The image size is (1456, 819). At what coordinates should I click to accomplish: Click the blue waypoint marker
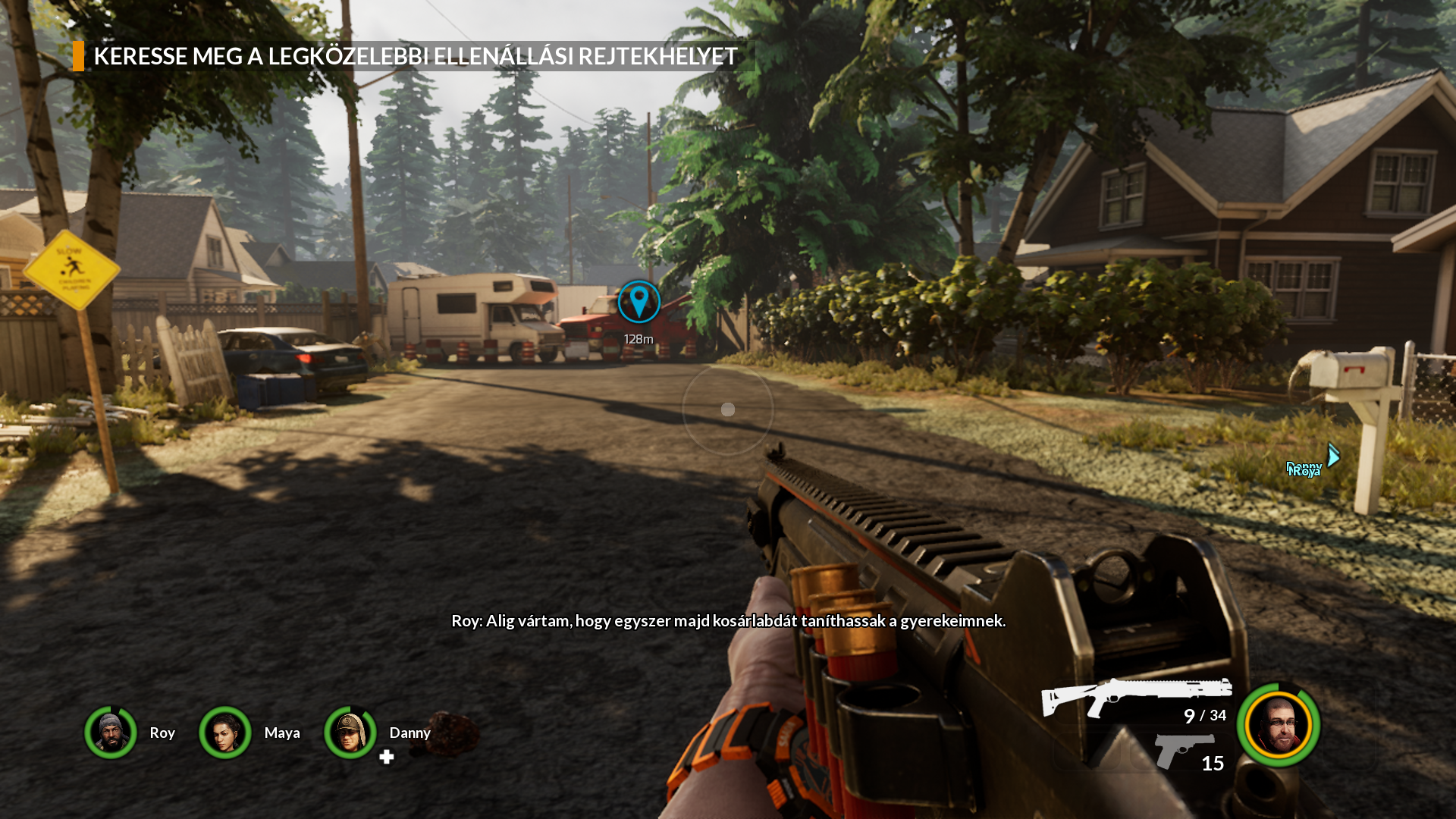click(639, 301)
